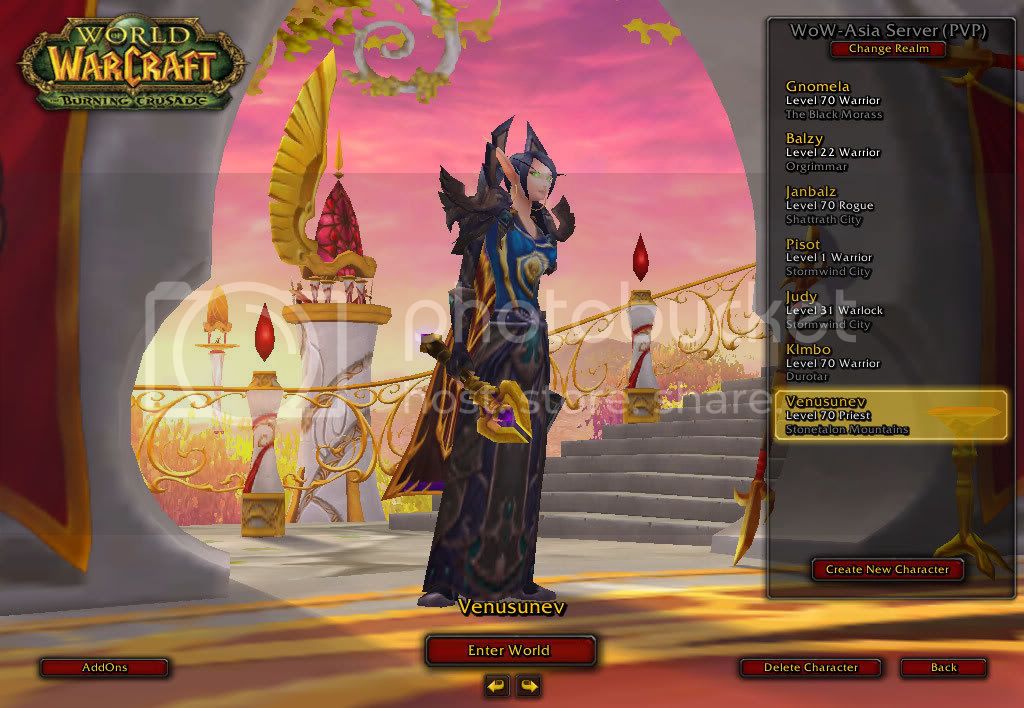This screenshot has width=1024, height=708.
Task: Rotate character with the right arrow button
Action: [x=528, y=686]
